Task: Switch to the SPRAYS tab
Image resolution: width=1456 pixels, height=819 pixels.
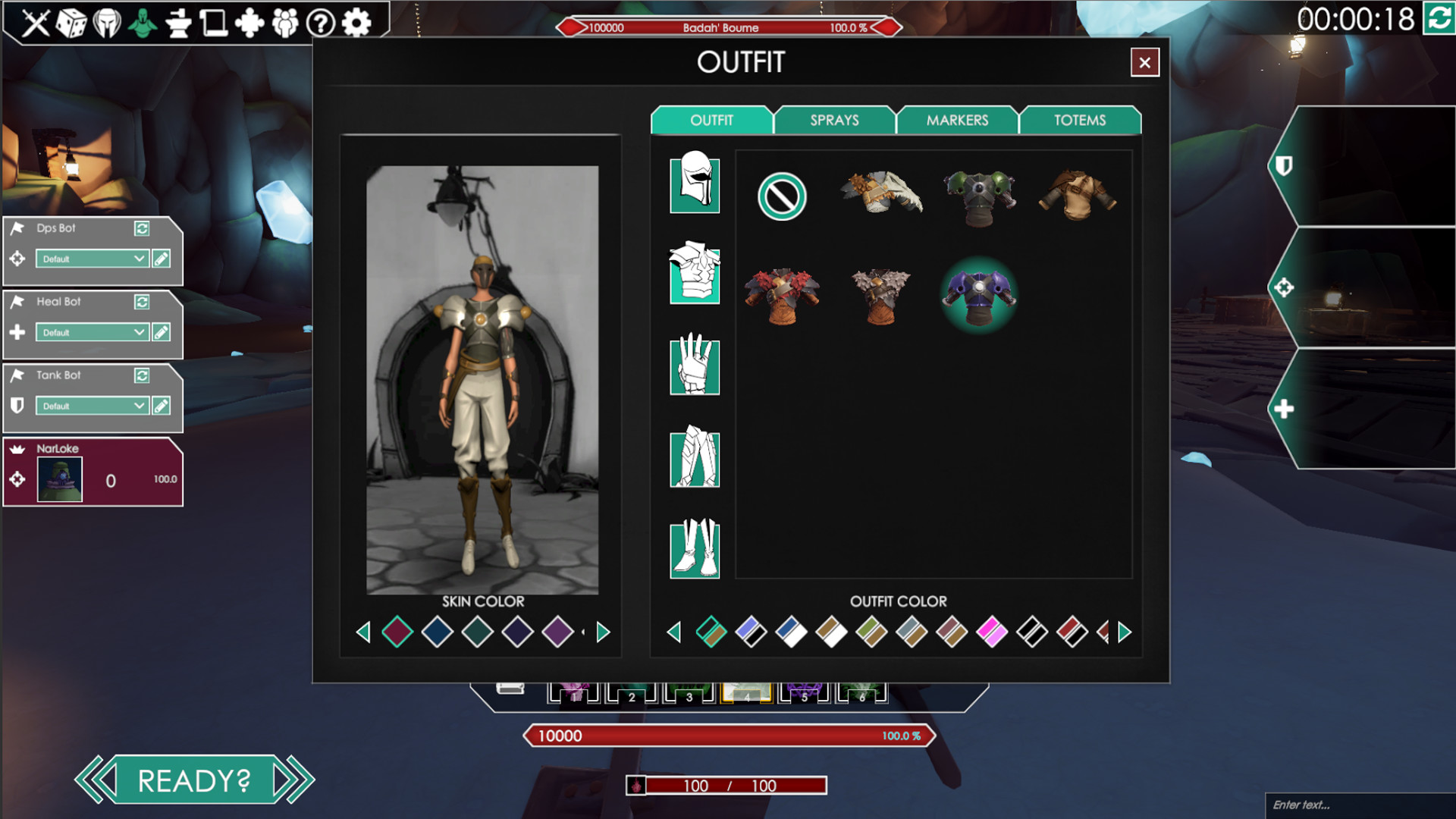Action: tap(833, 120)
